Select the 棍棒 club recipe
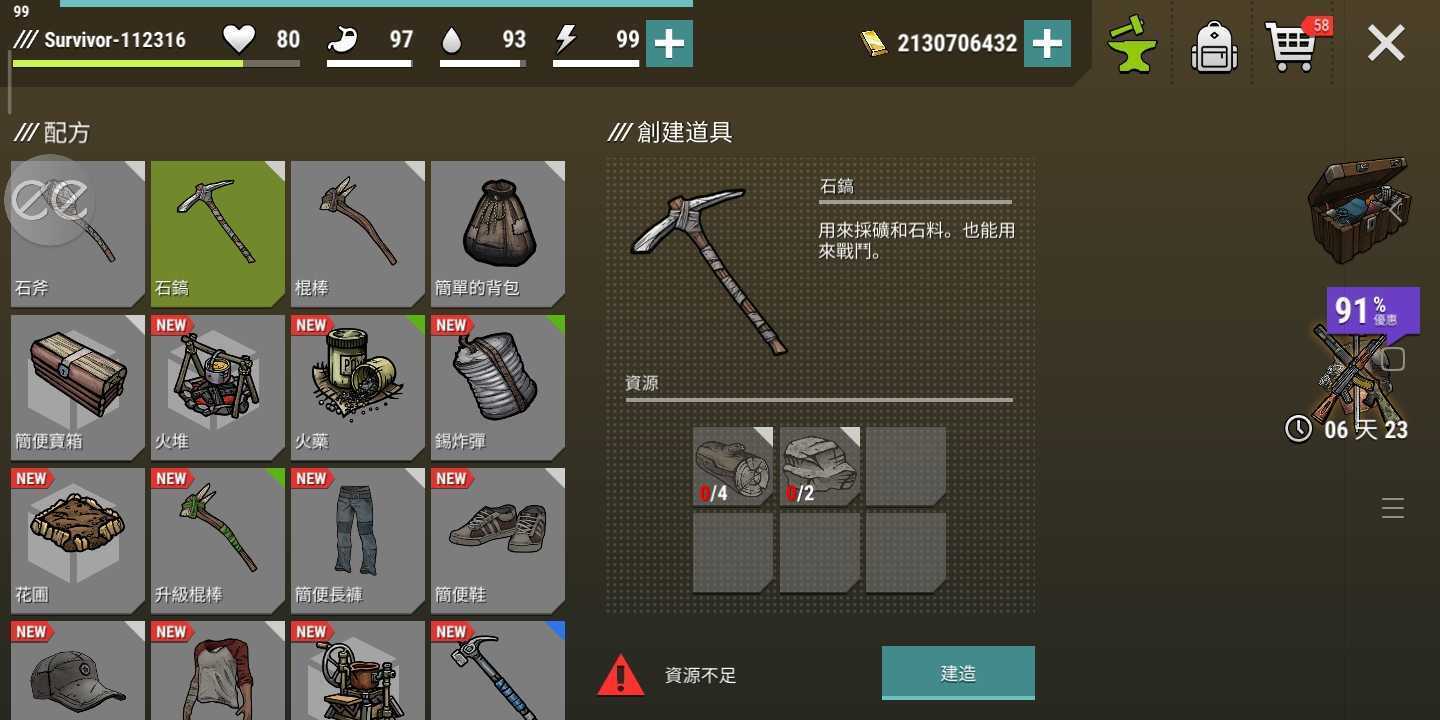The image size is (1440, 720). [x=357, y=230]
